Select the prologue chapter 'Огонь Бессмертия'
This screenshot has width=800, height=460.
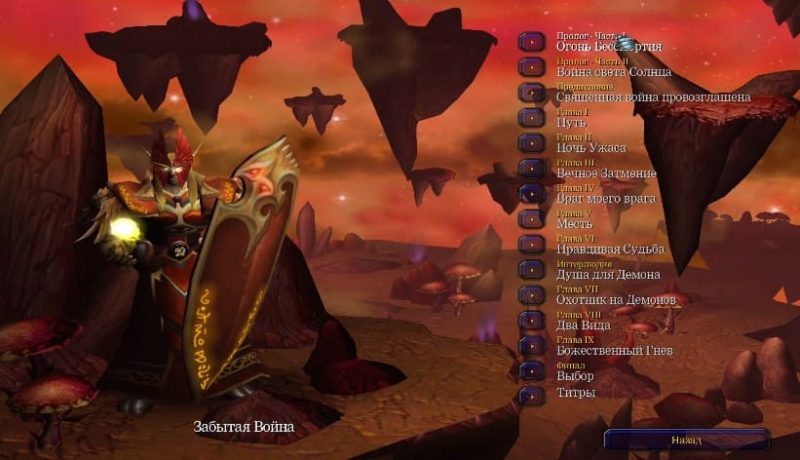click(532, 42)
